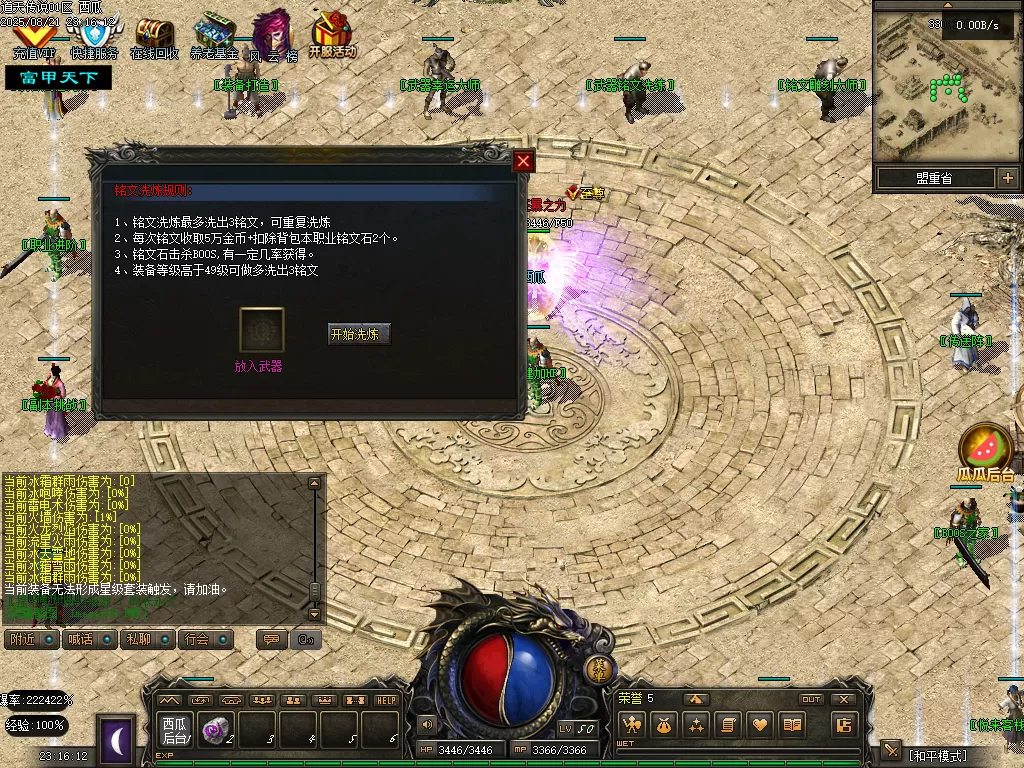Open the 瓜瓜后台 watermelon icon
This screenshot has width=1024, height=768.
click(x=986, y=451)
